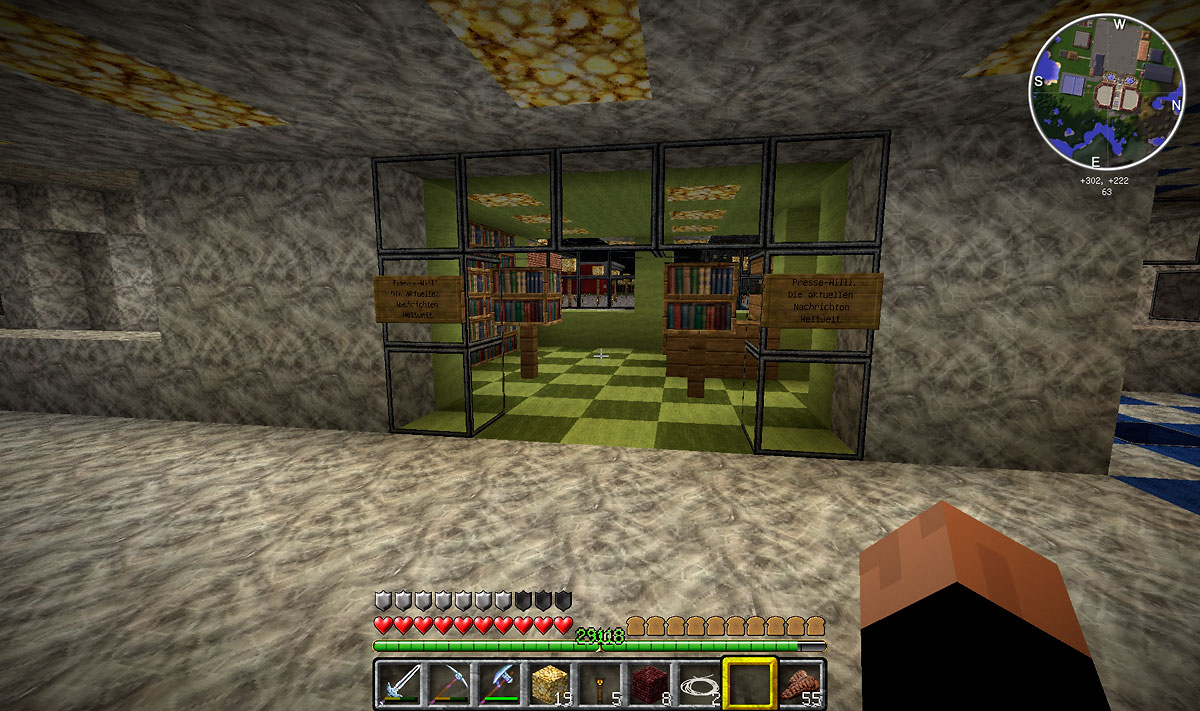Select the sword hotbar slot
Image resolution: width=1200 pixels, height=711 pixels.
pyautogui.click(x=400, y=684)
